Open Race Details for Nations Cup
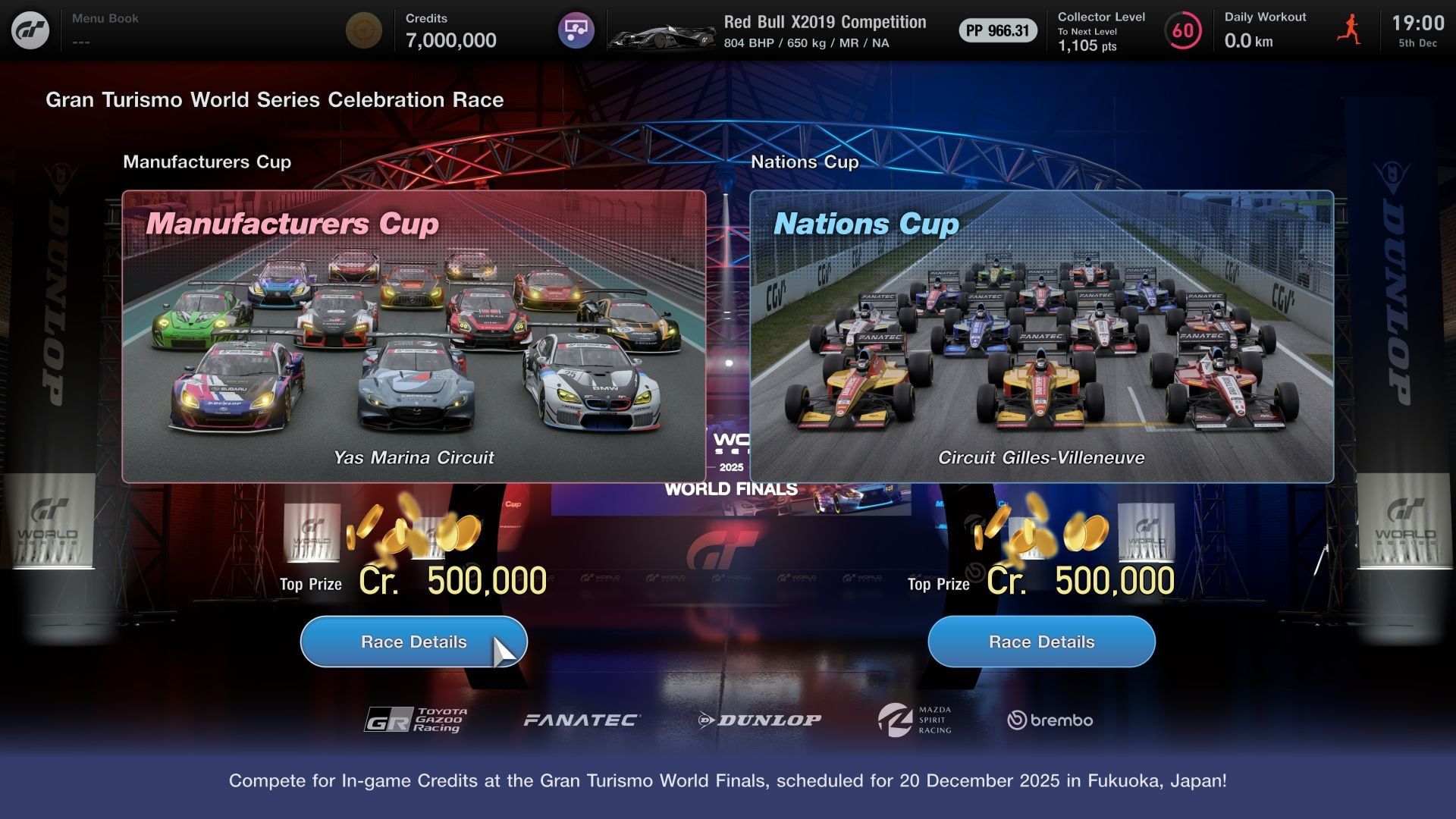1456x819 pixels. pos(1040,641)
